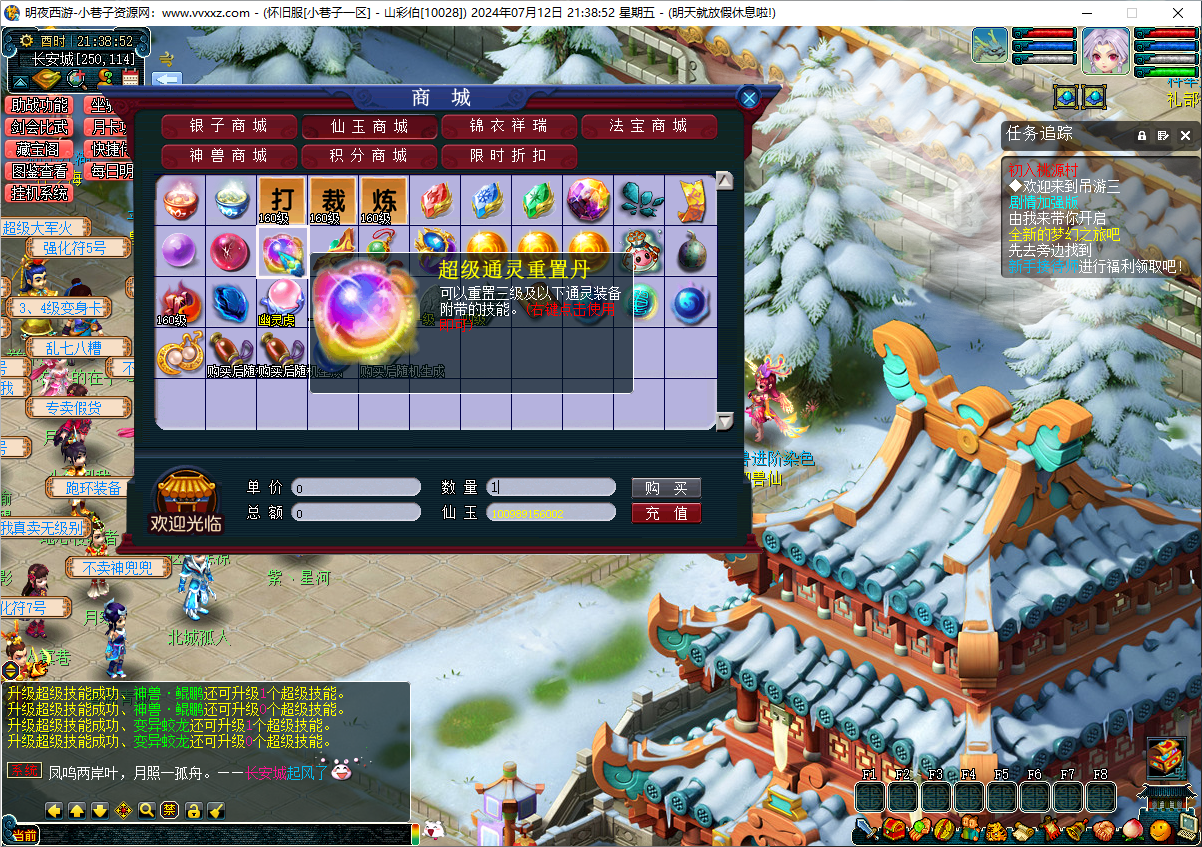Screen dimensions: 1202x847
Task: Close the 商城 shop window
Action: pos(748,97)
